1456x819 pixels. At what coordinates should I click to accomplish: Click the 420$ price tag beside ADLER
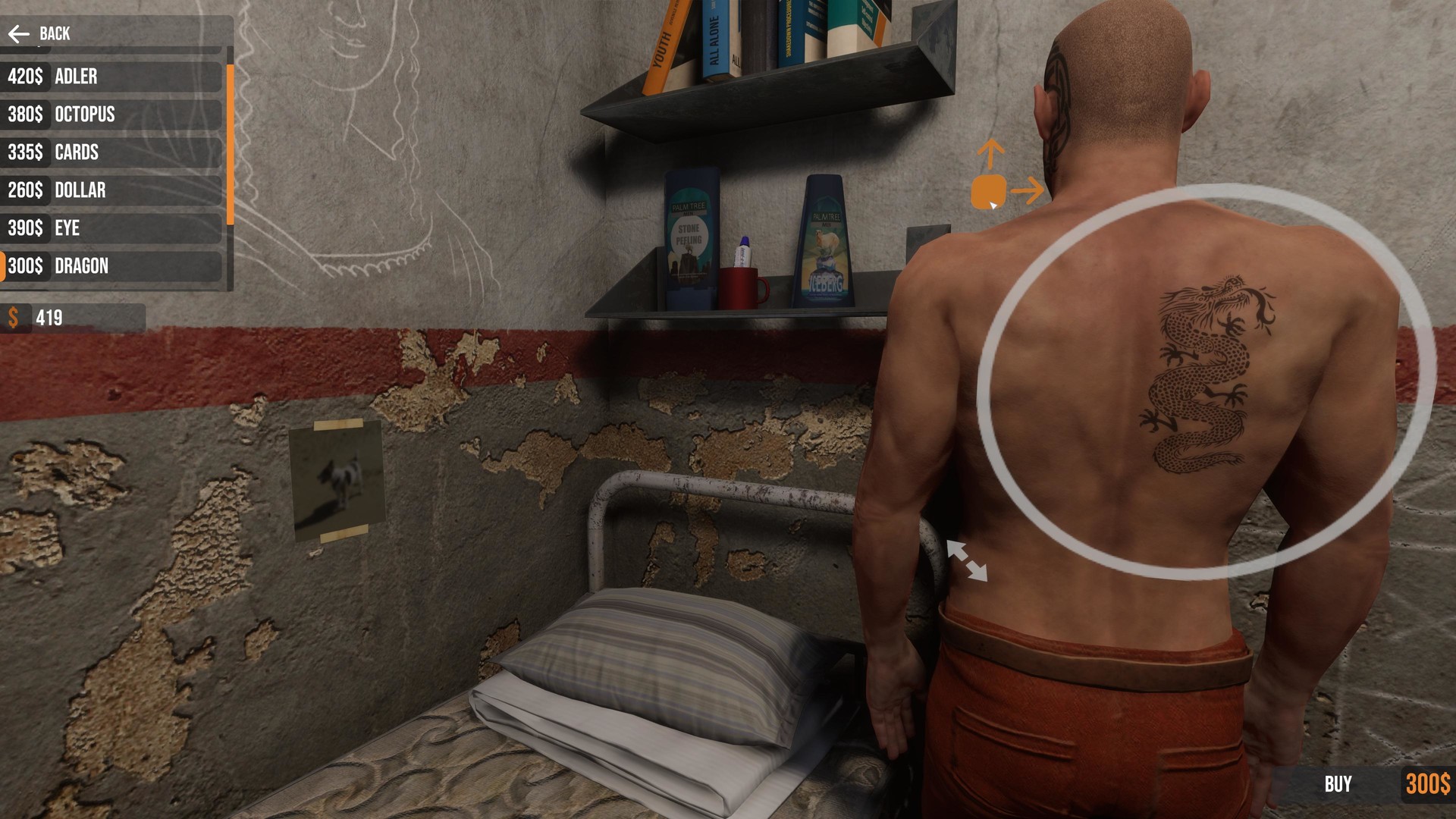[x=25, y=77]
